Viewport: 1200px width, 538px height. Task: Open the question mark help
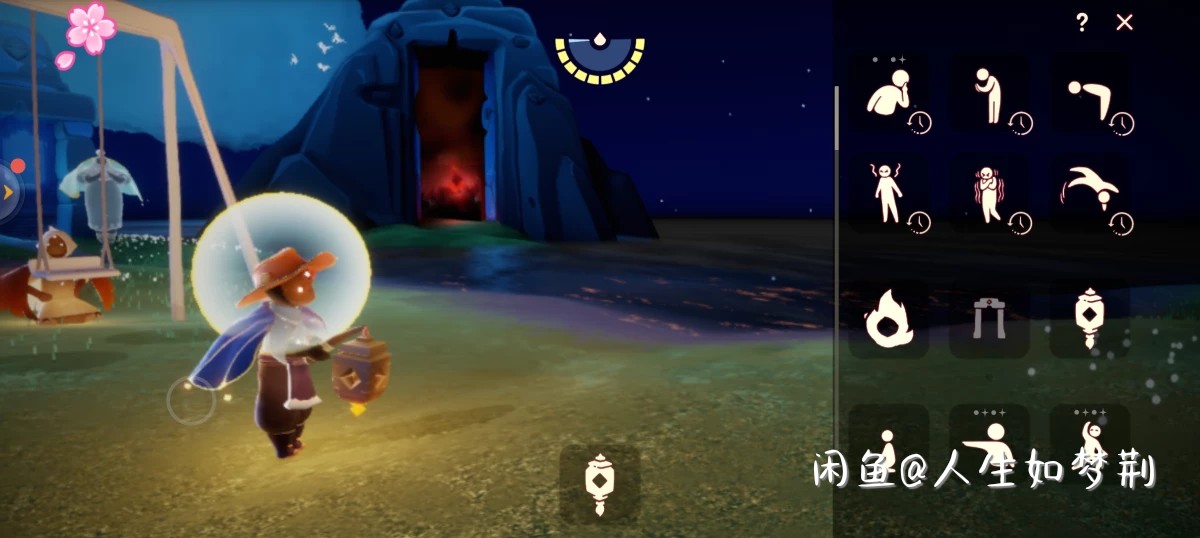(x=1082, y=23)
